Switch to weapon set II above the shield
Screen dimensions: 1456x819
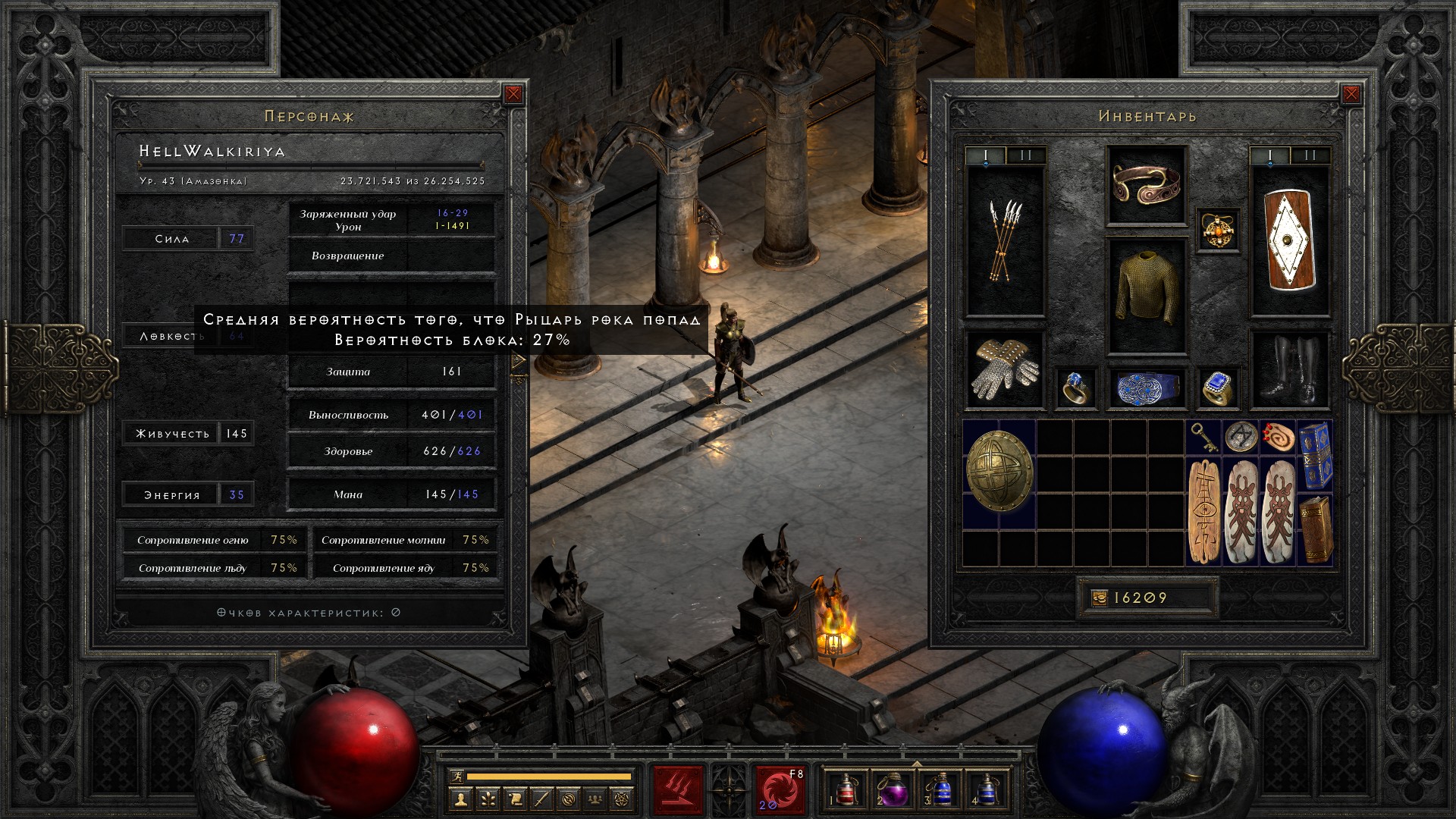coord(1310,156)
